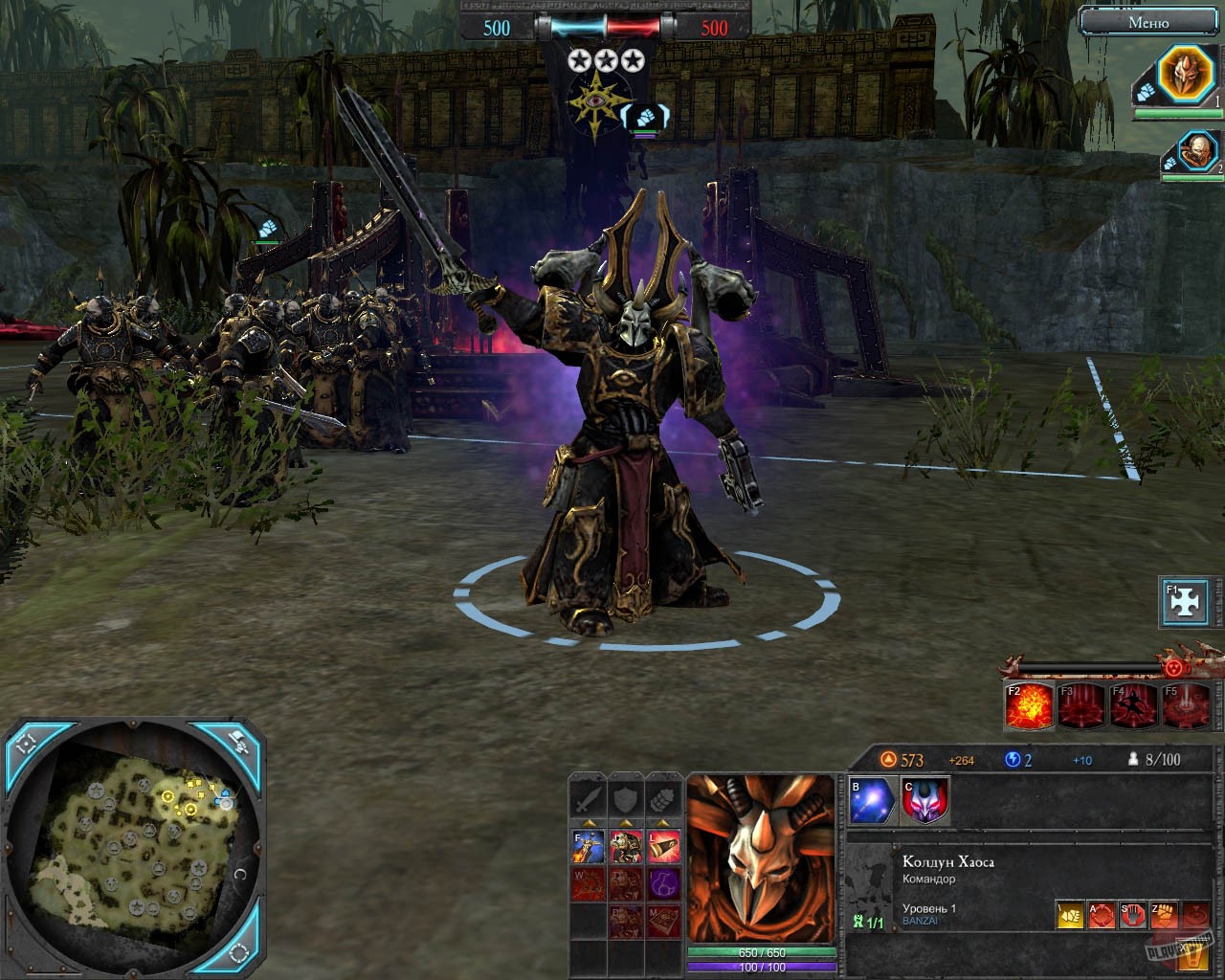Image resolution: width=1225 pixels, height=980 pixels.
Task: Click the minimap flag ping button
Action: tap(234, 742)
